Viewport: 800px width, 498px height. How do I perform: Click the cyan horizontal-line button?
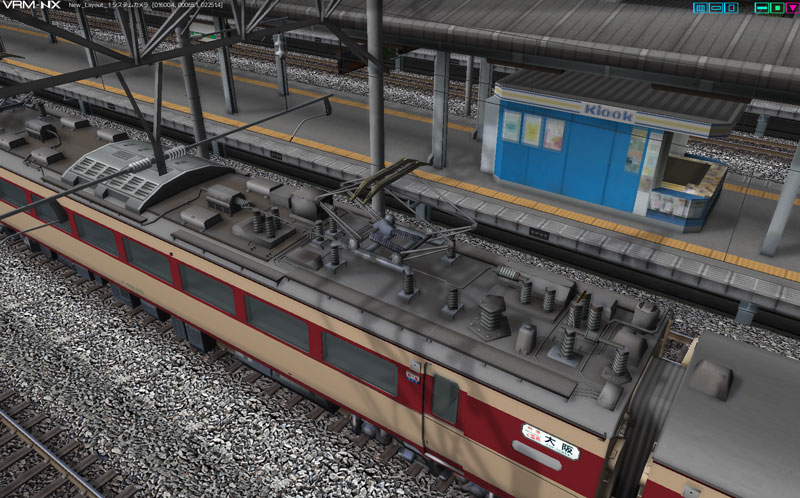click(761, 8)
